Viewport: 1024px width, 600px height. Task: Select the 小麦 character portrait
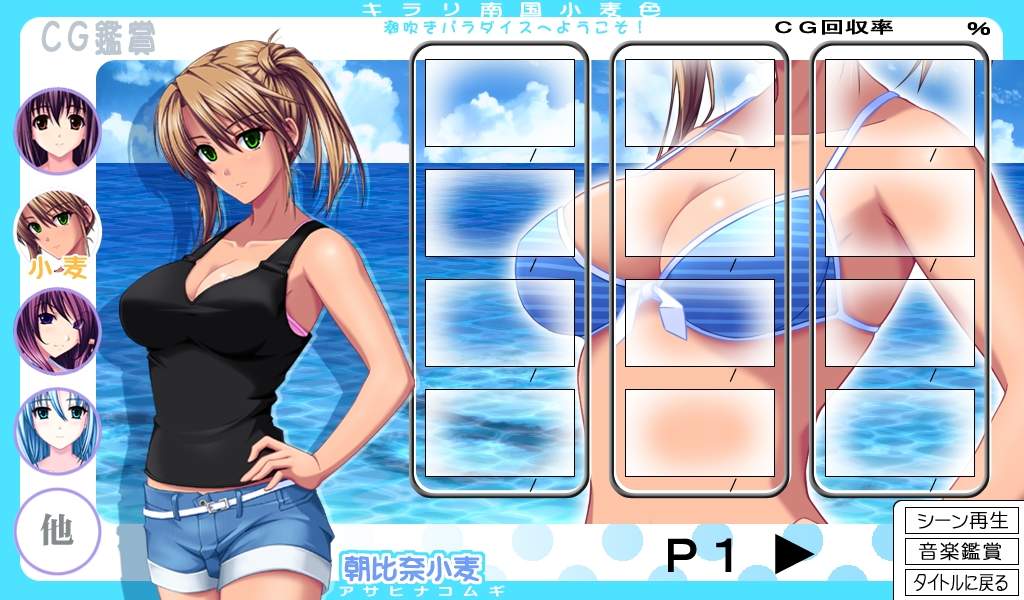tap(57, 231)
